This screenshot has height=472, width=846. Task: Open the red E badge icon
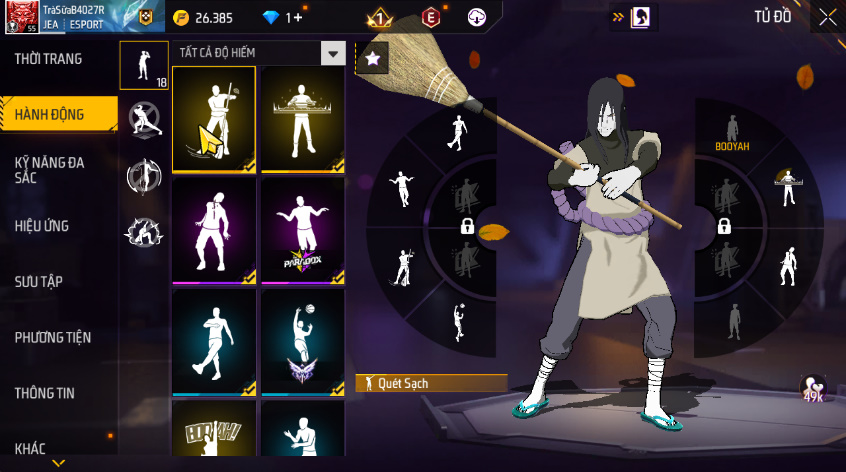431,17
